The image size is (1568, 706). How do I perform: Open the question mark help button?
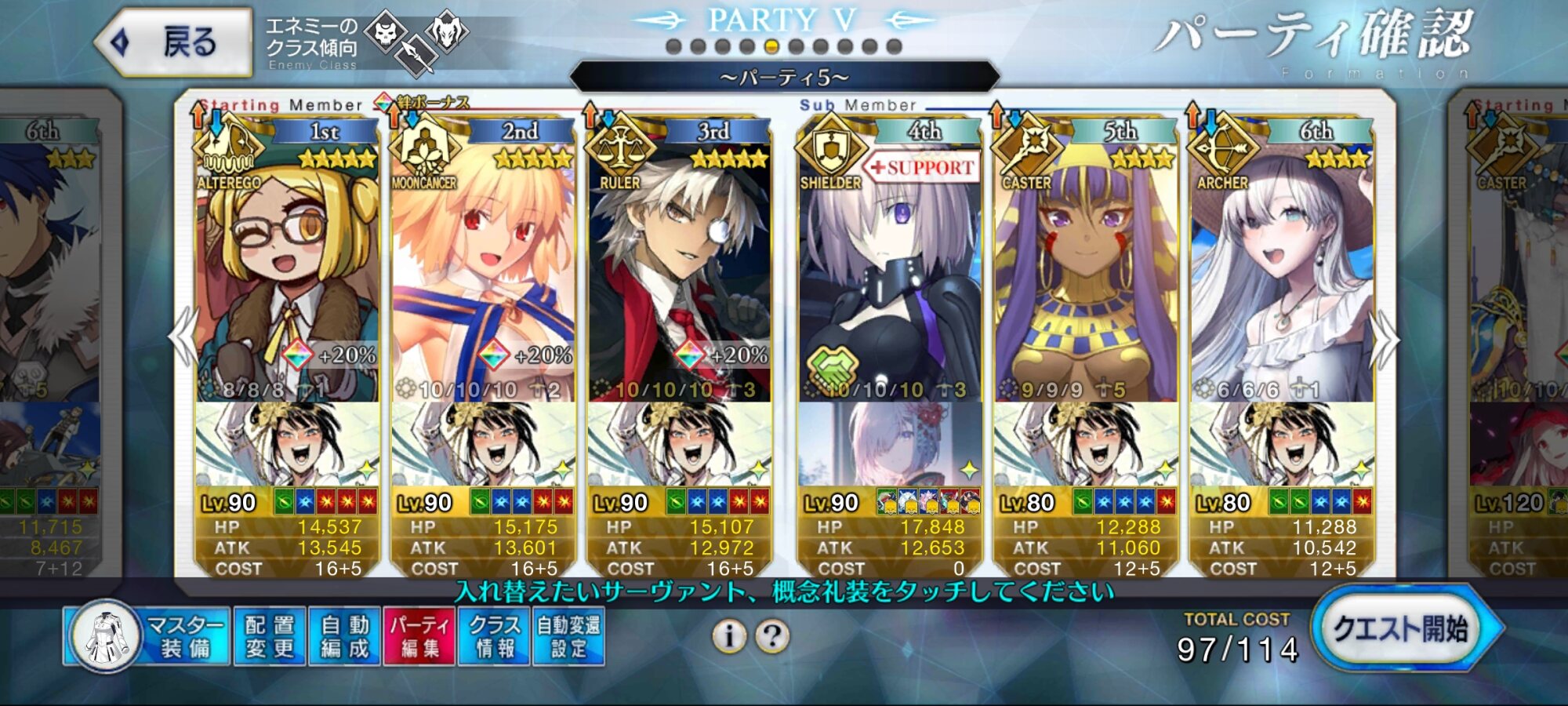click(772, 636)
